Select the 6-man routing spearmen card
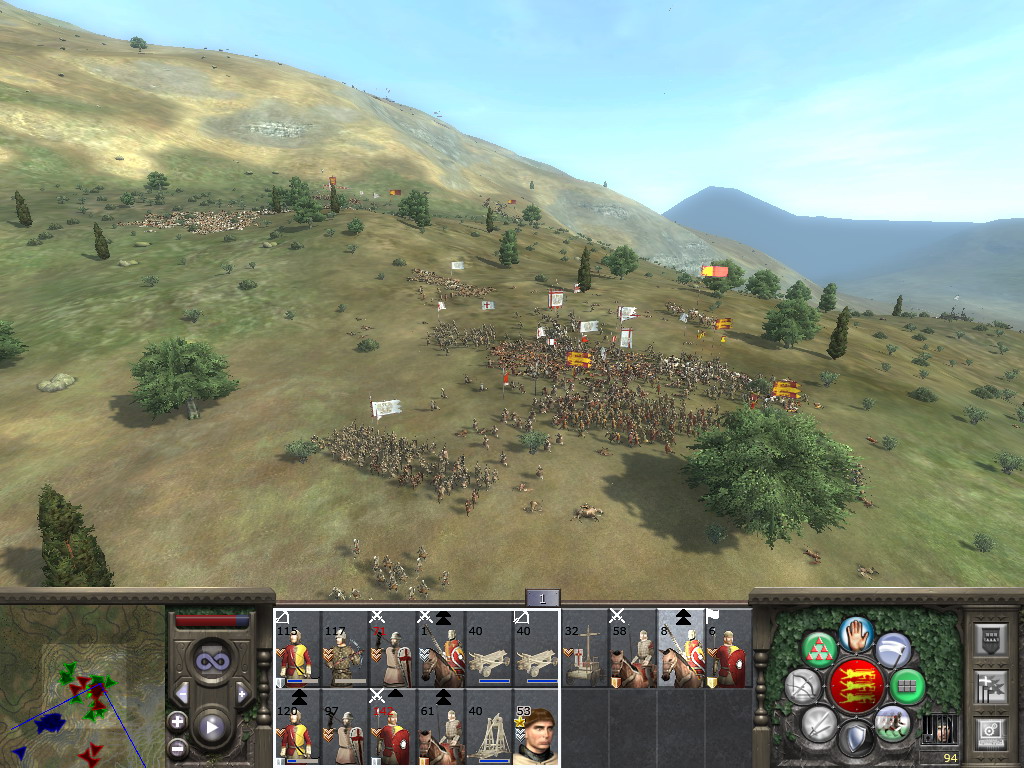 (729, 650)
